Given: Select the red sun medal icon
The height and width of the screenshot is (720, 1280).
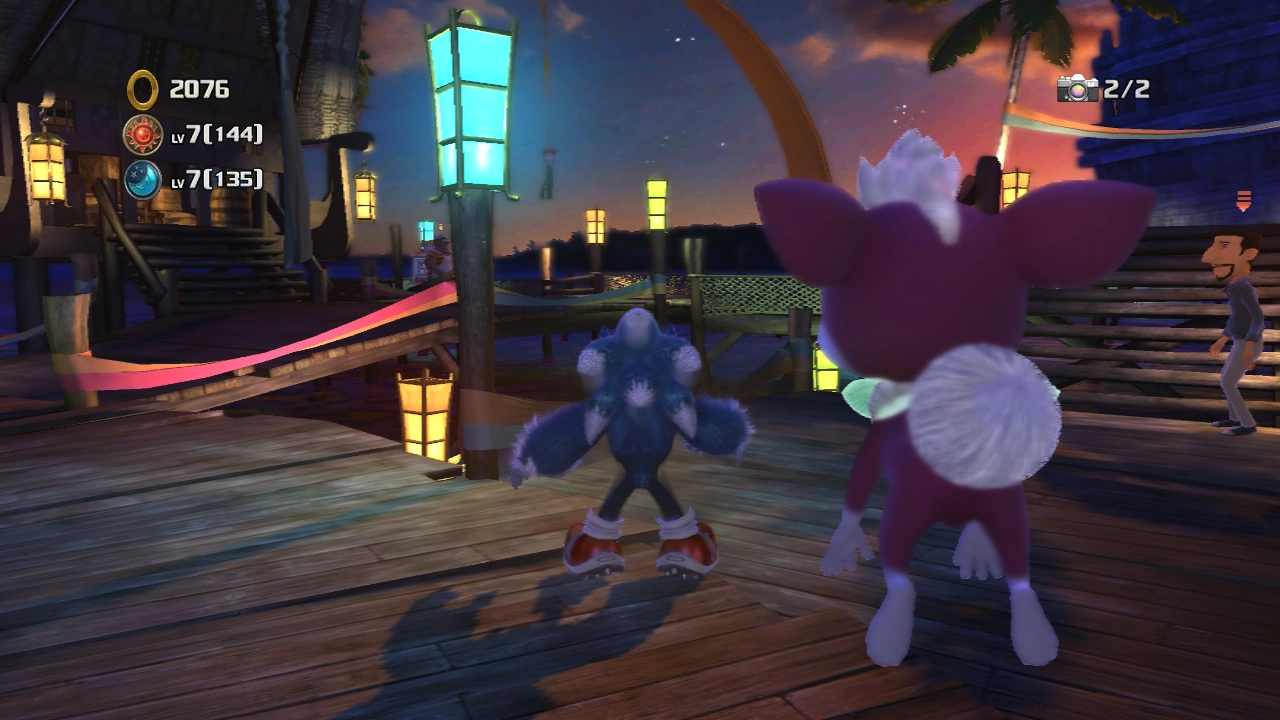Looking at the screenshot, I should (x=143, y=134).
